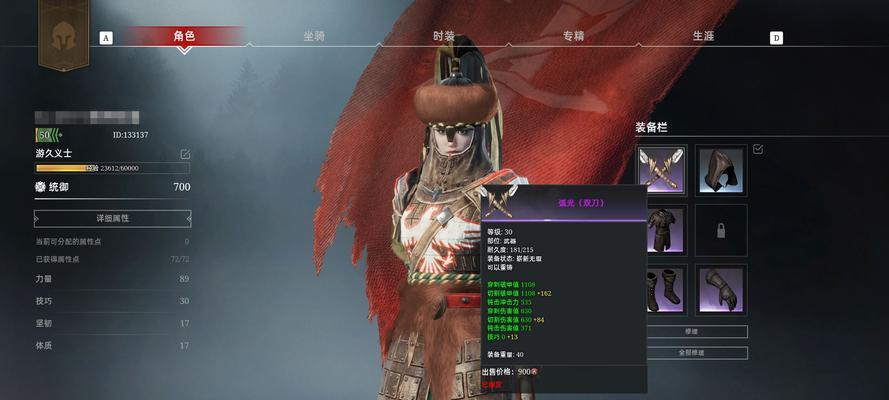Click the edit icon beside 游久义士
Viewport: 889px width, 400px height.
click(185, 154)
